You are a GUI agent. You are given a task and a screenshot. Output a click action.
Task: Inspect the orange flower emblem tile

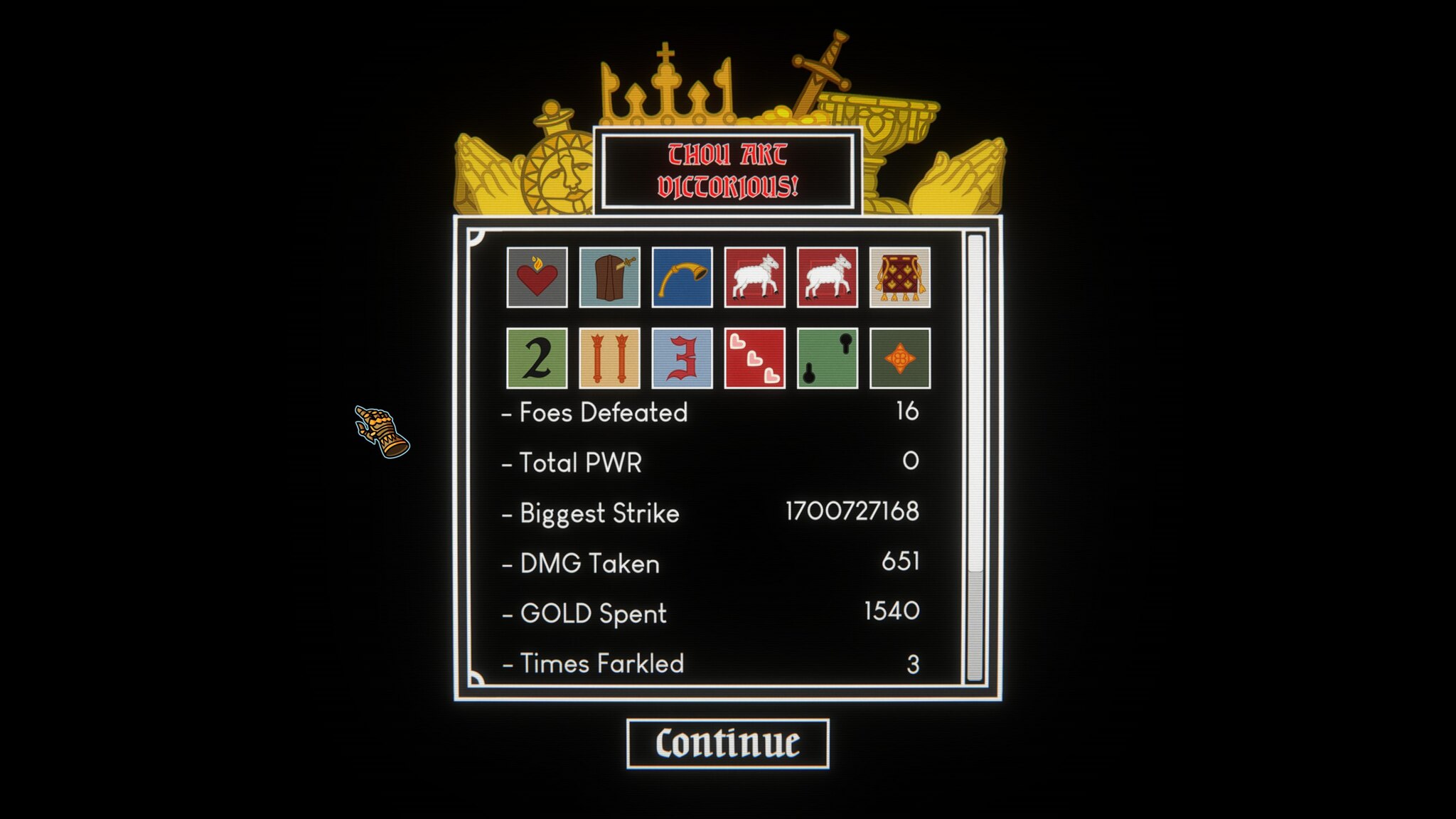pos(899,358)
